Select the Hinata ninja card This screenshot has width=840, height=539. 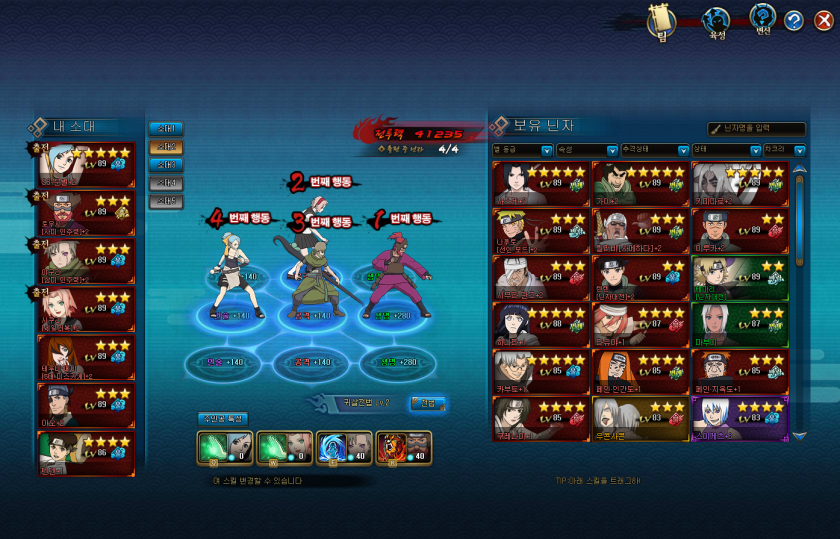click(538, 324)
